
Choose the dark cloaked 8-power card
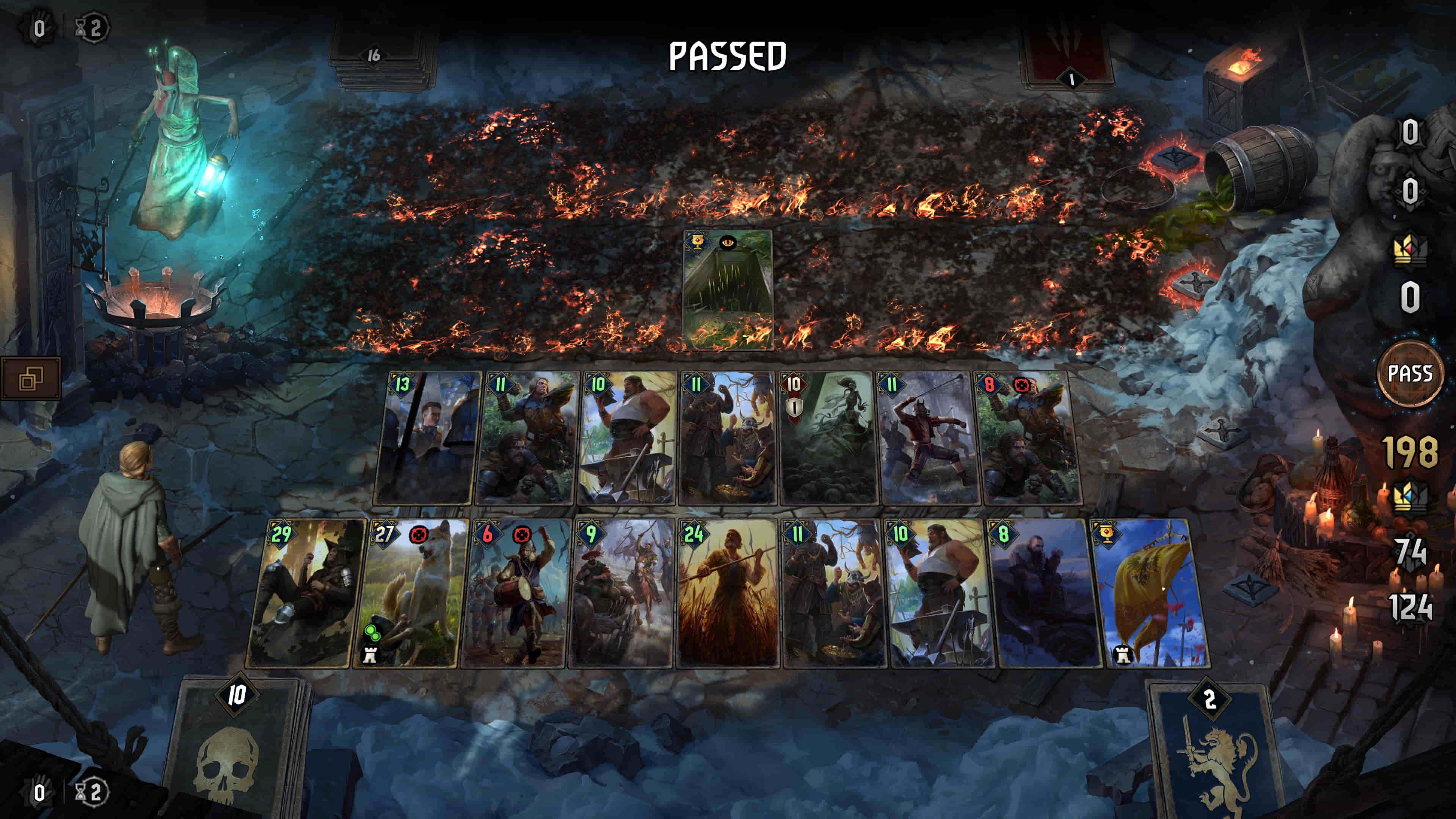[1047, 593]
